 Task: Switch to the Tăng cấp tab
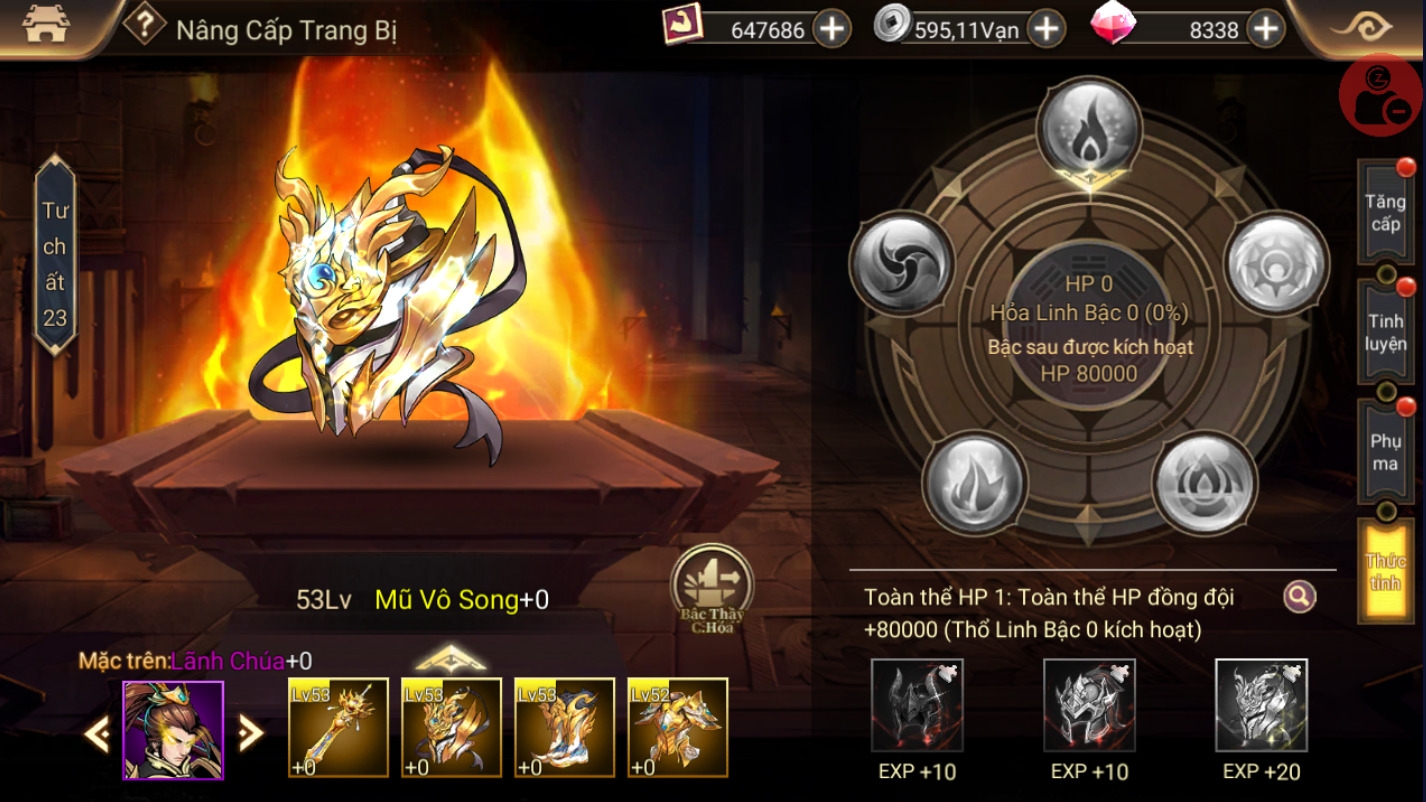click(1385, 213)
